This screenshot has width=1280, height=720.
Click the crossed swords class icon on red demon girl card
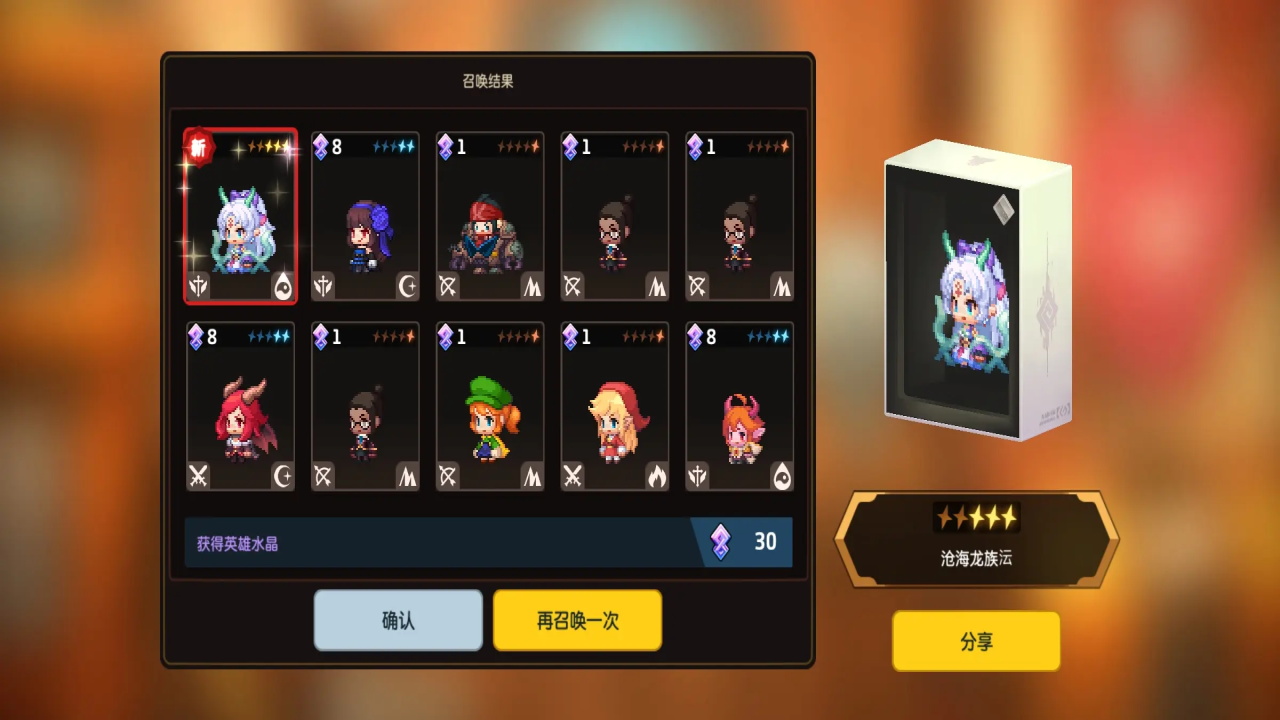197,478
